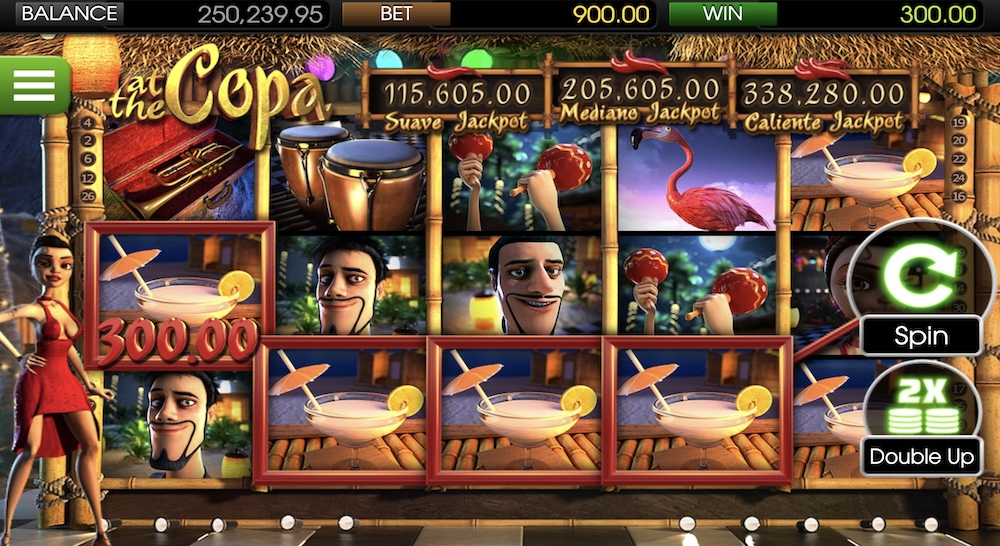
Task: Activate the Double Up gamble button
Action: tap(921, 421)
